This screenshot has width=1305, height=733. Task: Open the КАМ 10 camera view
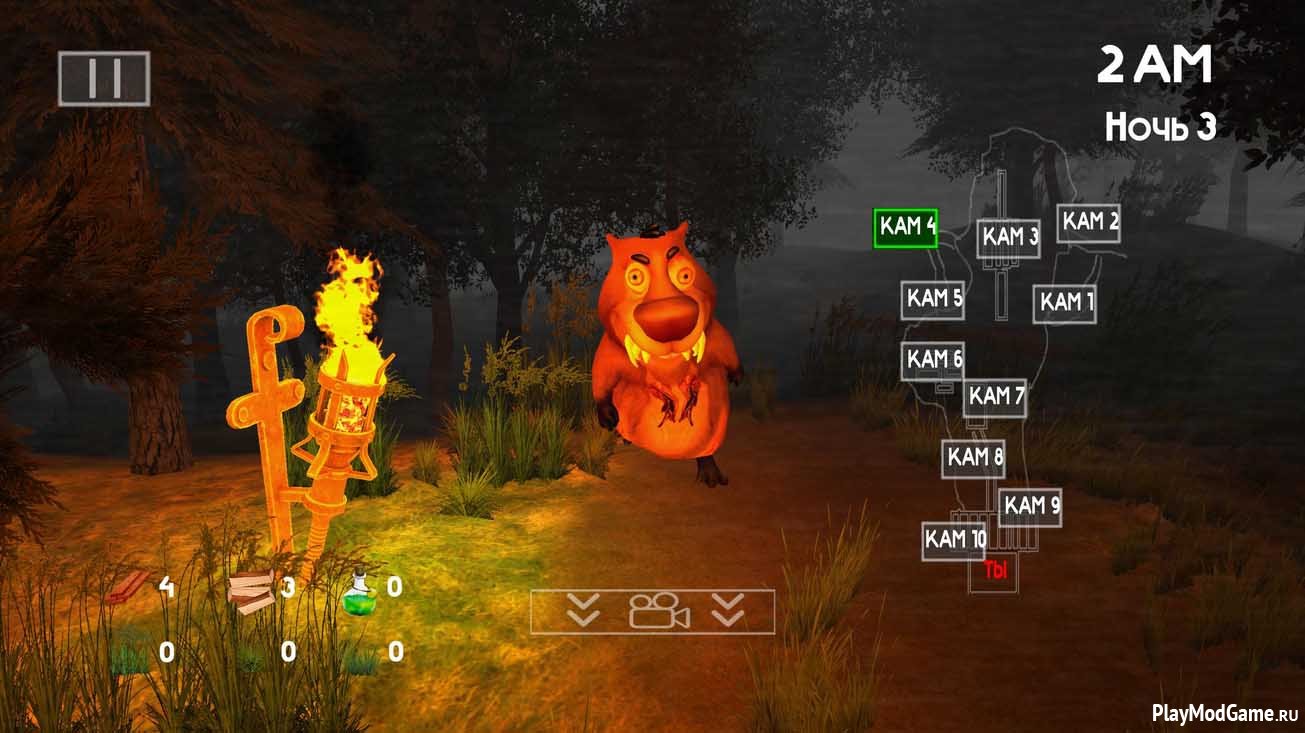(x=954, y=540)
